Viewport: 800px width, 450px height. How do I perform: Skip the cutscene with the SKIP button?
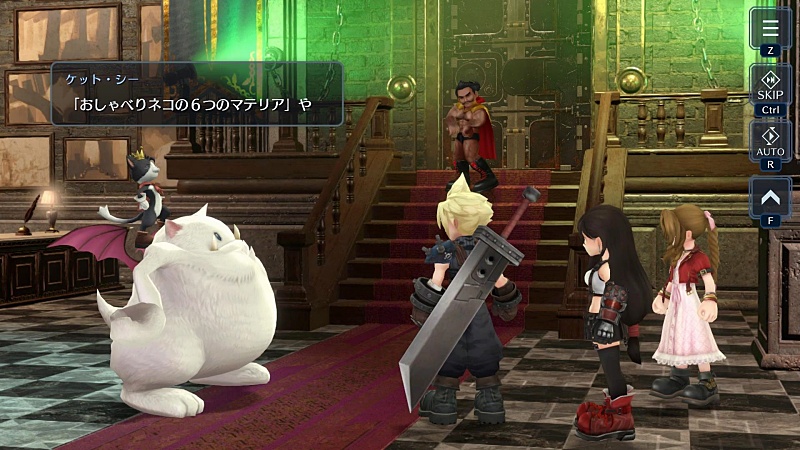pos(770,88)
